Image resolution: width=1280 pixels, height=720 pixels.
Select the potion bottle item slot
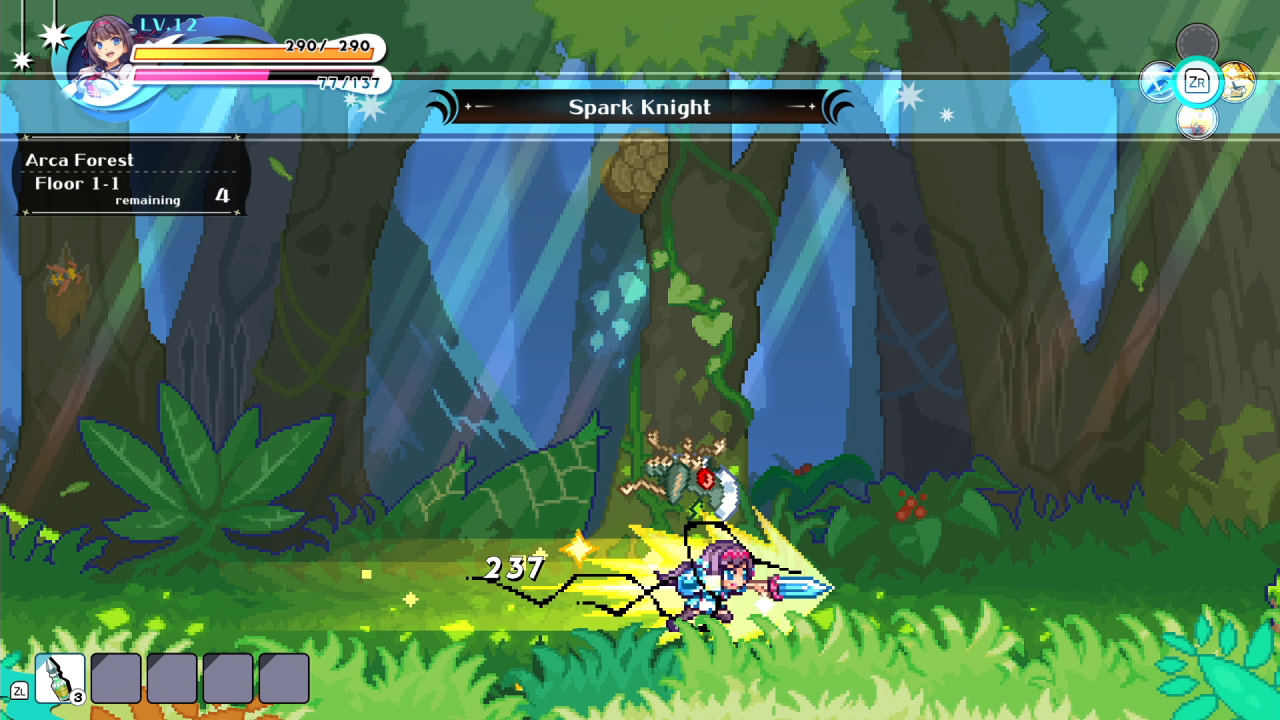coord(60,678)
